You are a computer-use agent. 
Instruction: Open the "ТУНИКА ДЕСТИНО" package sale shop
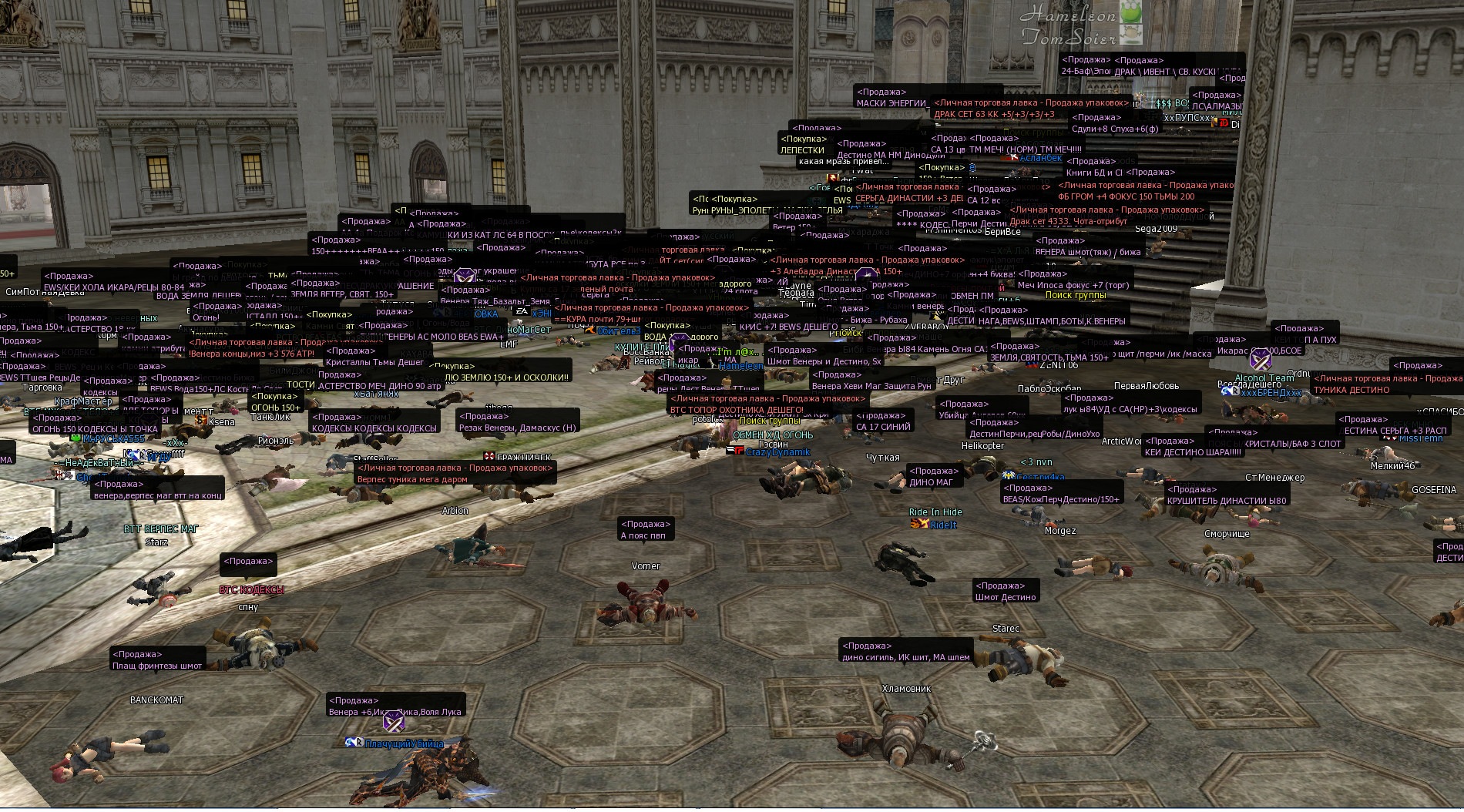[1352, 390]
